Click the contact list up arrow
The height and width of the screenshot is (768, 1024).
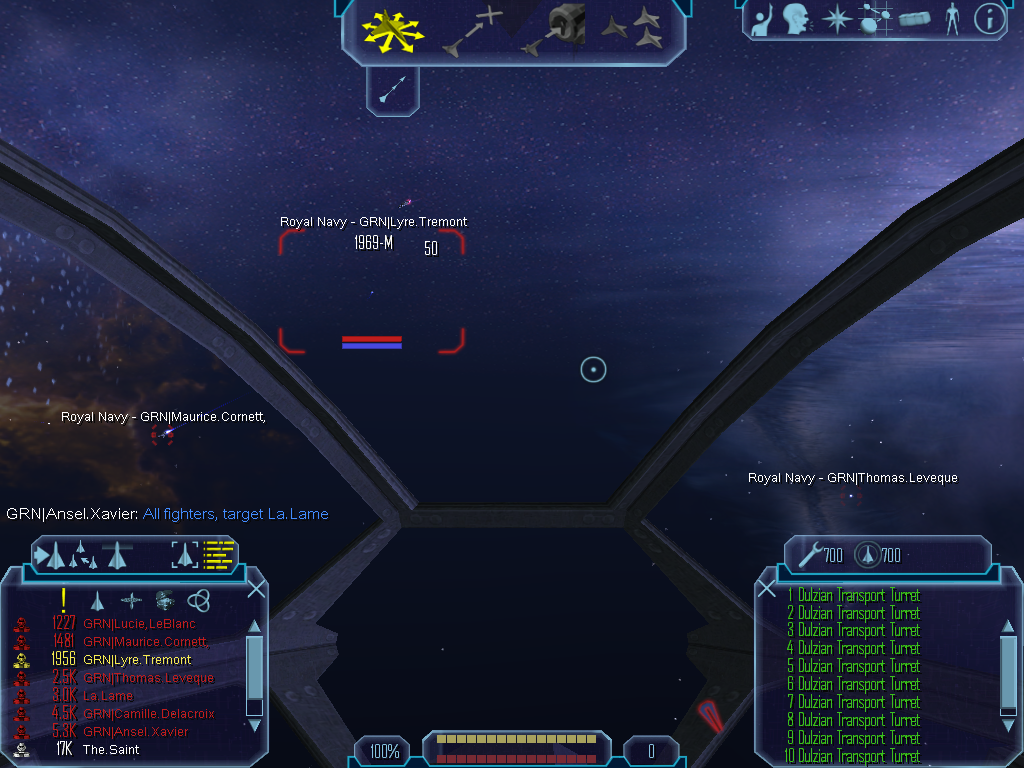[x=254, y=627]
